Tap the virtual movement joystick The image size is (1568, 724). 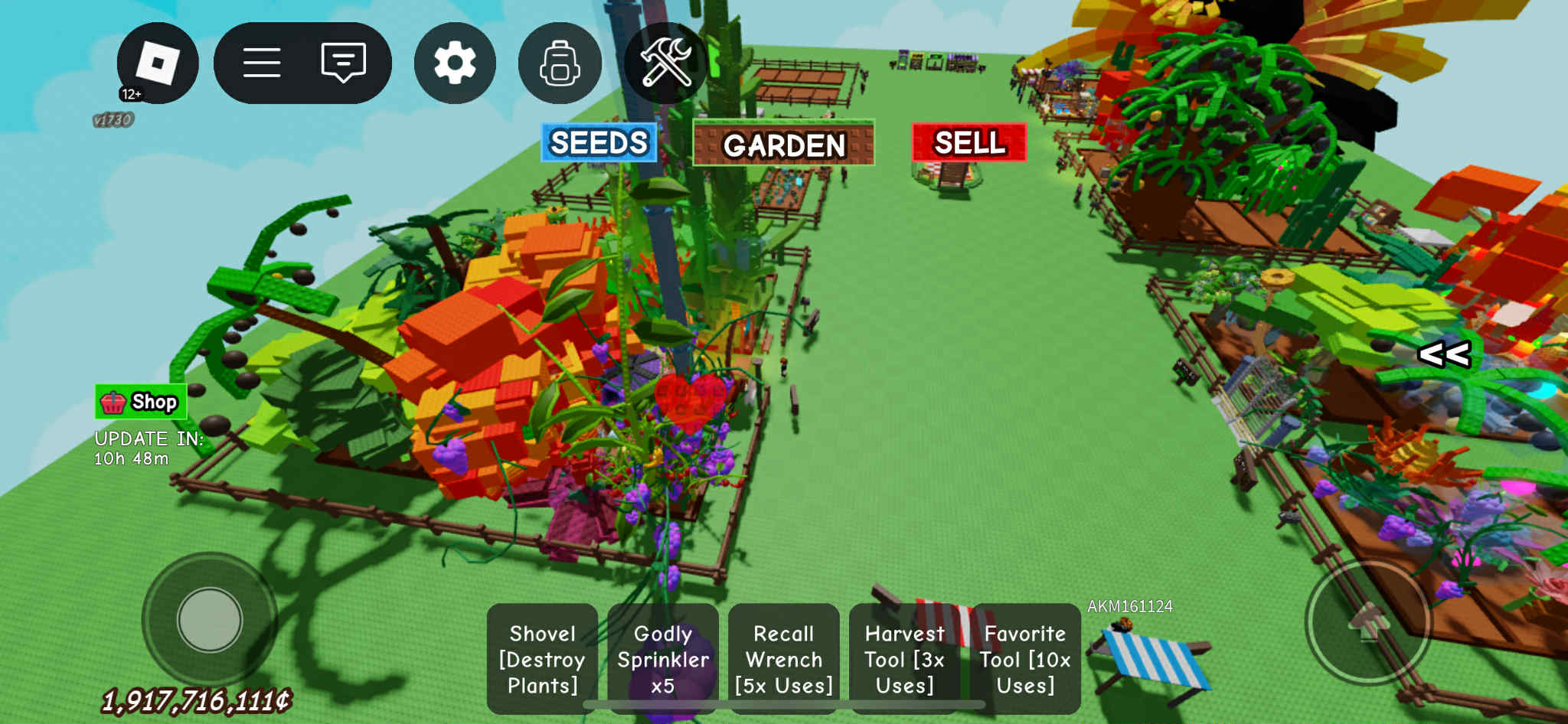210,619
